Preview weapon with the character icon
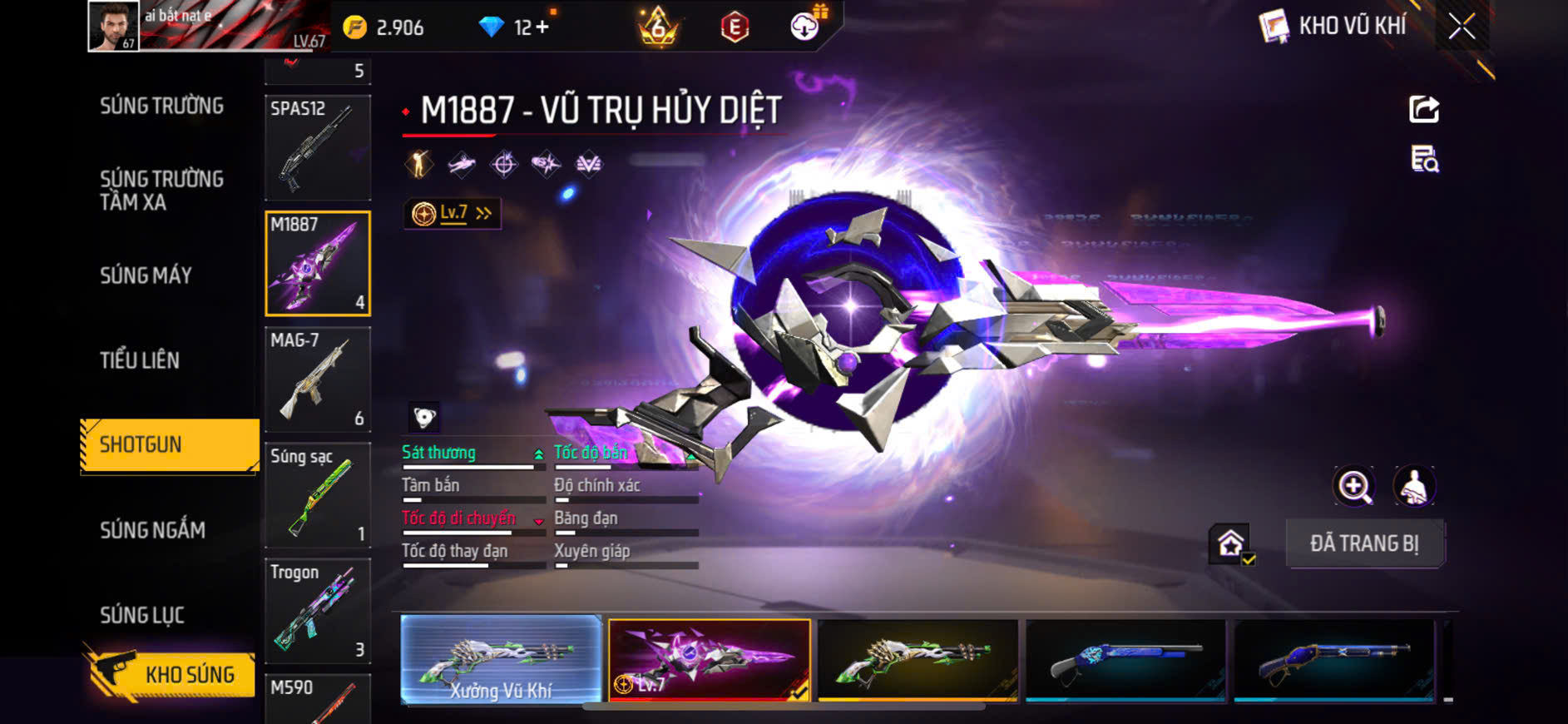Viewport: 1568px width, 724px height. click(1414, 486)
